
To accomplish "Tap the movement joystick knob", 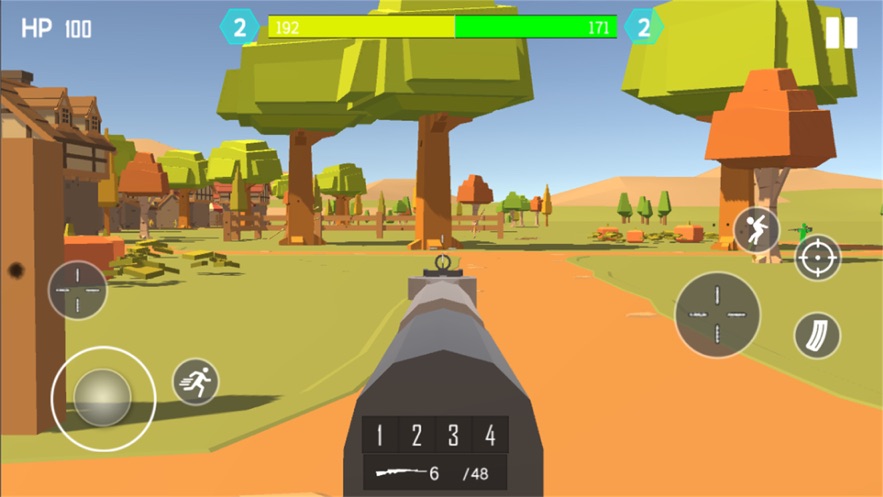I will 103,398.
